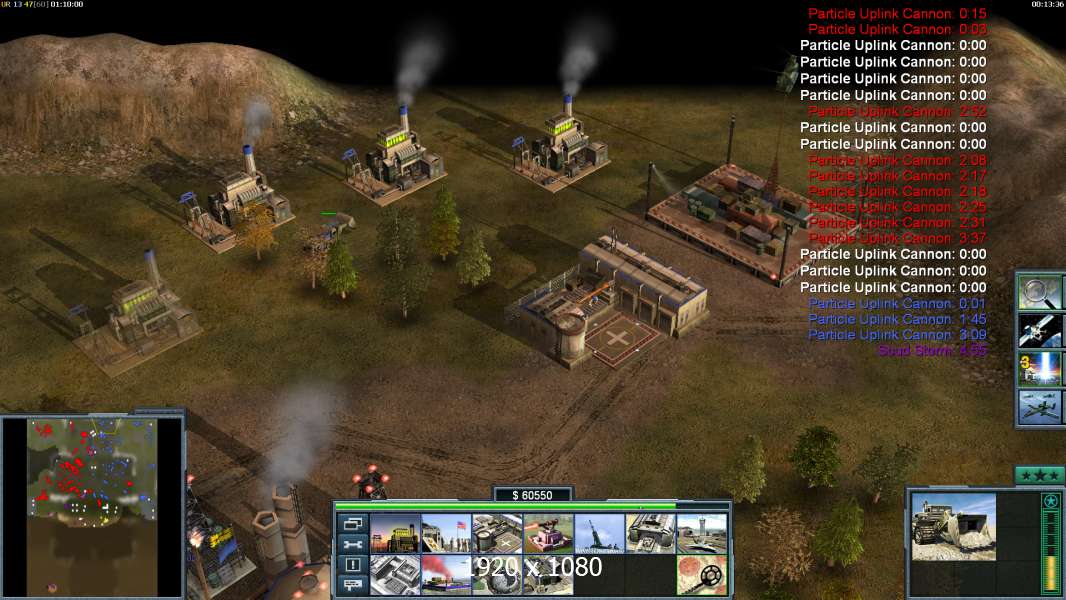1066x600 pixels.
Task: Open the chat communicator button
Action: (352, 586)
